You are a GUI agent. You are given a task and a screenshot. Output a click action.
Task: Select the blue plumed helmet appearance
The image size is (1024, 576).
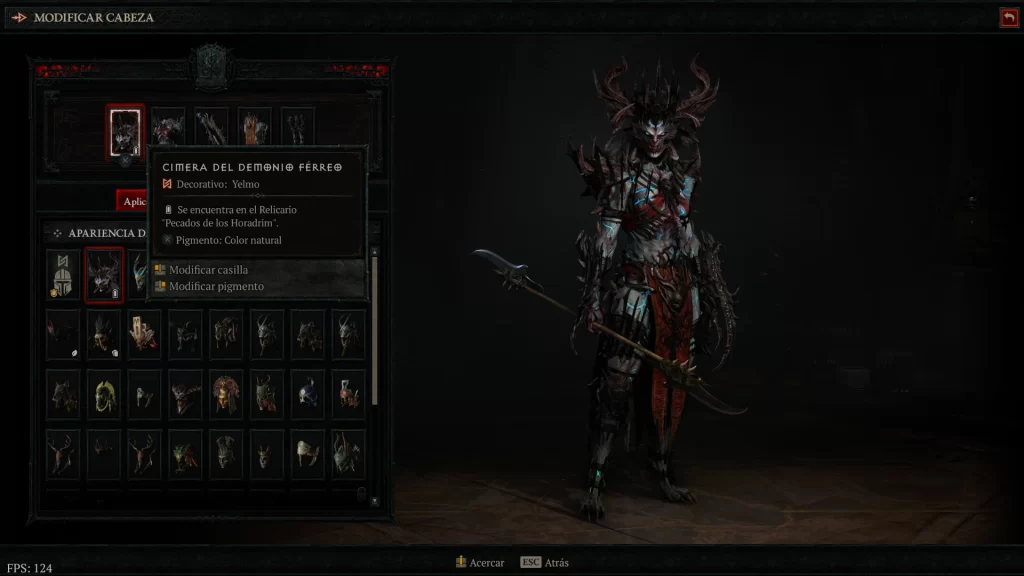pos(308,394)
